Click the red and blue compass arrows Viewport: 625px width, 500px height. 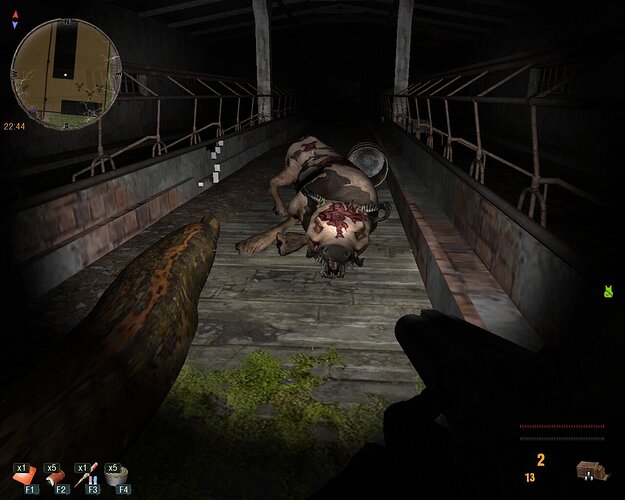[14, 20]
